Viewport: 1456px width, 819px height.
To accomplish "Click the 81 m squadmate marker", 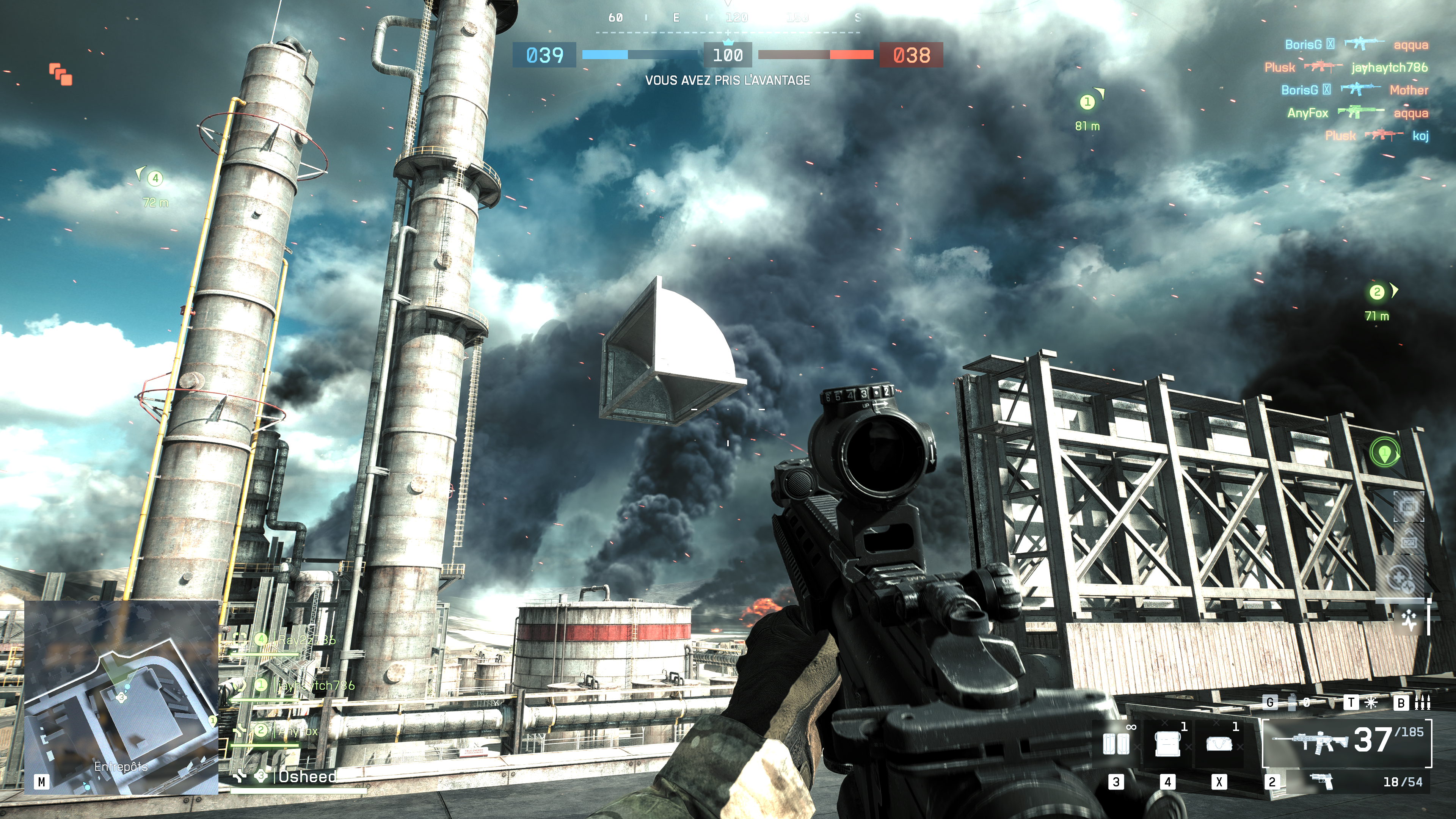I will coord(1087,102).
